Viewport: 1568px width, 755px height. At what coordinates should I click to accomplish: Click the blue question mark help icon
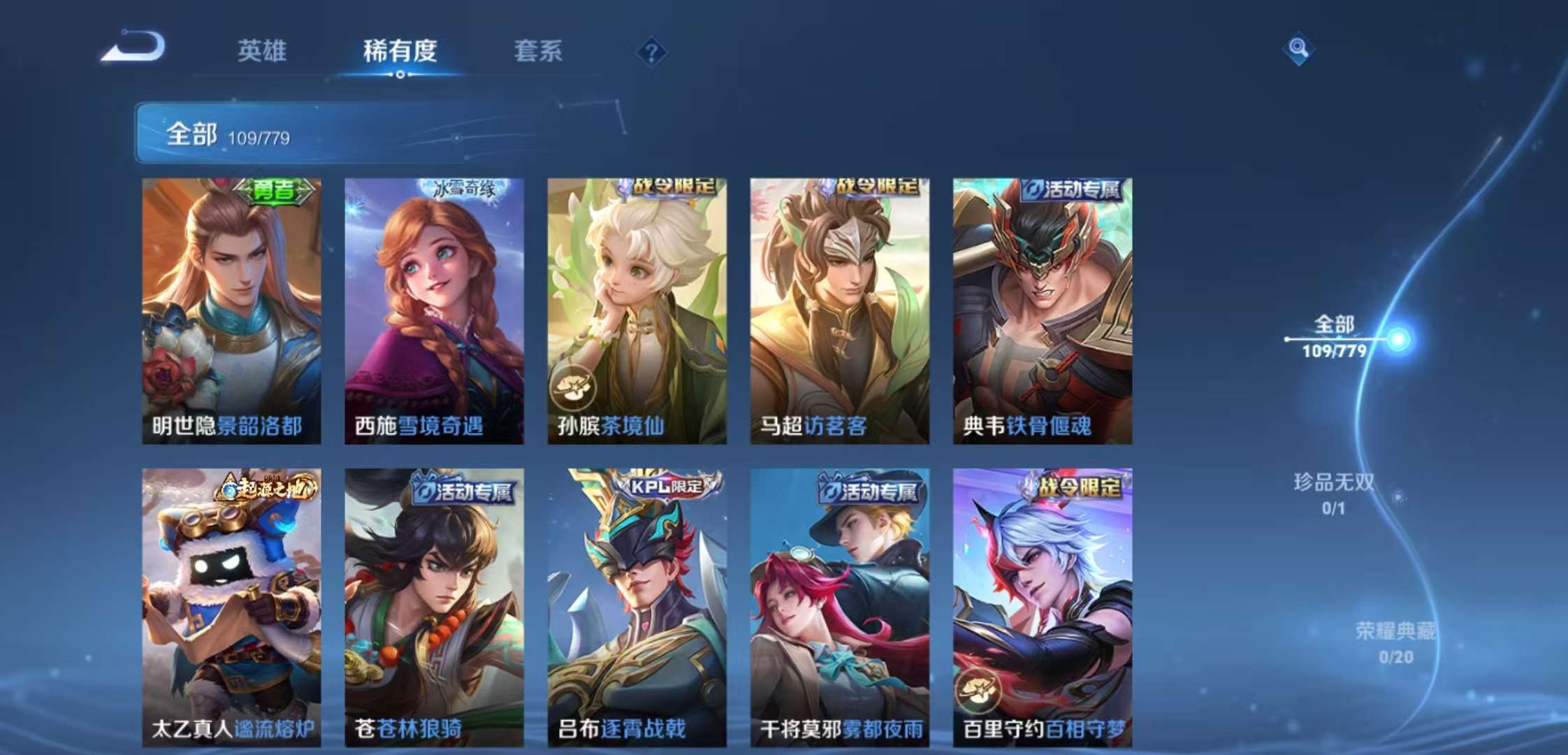(x=651, y=51)
